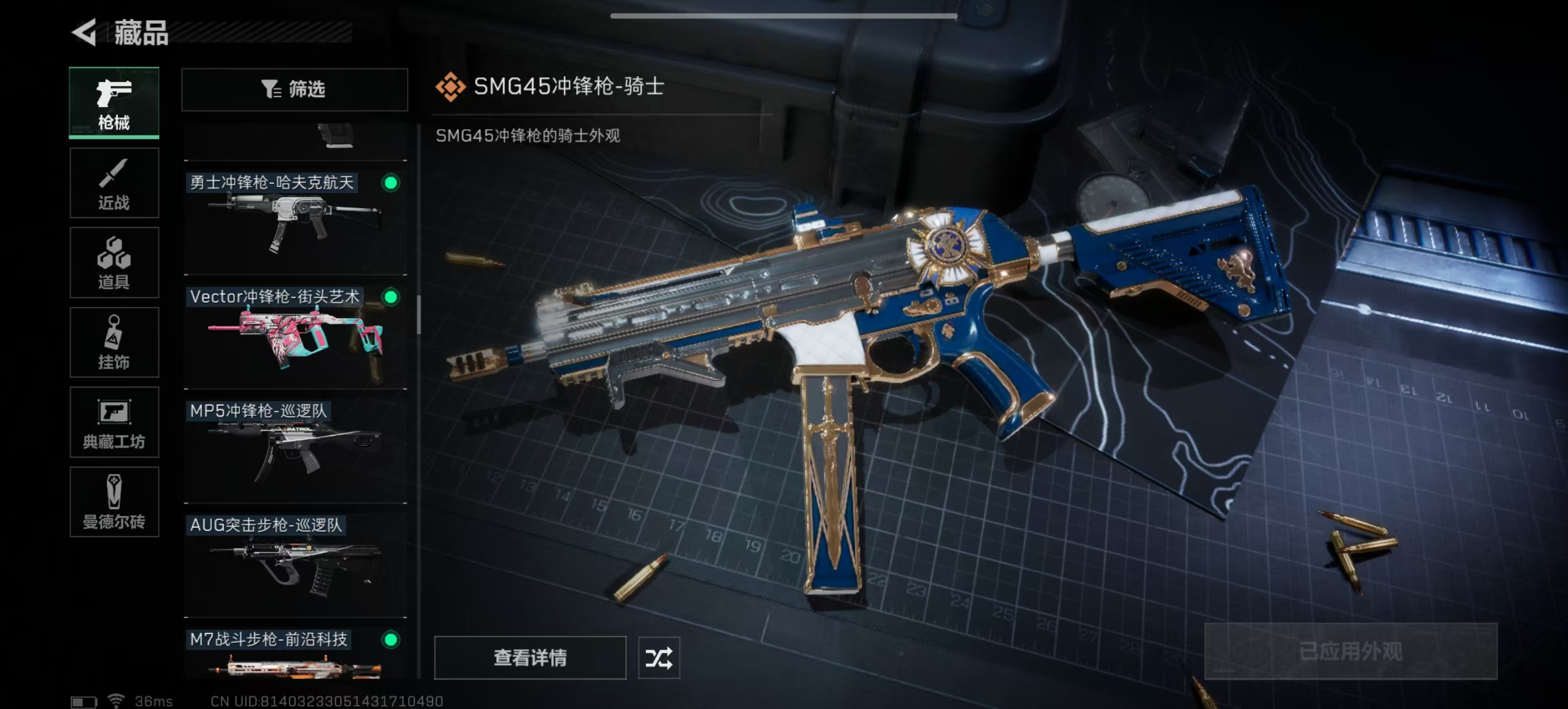Viewport: 1568px width, 709px height.
Task: Switch to the 枪械 category tab
Action: [x=114, y=102]
